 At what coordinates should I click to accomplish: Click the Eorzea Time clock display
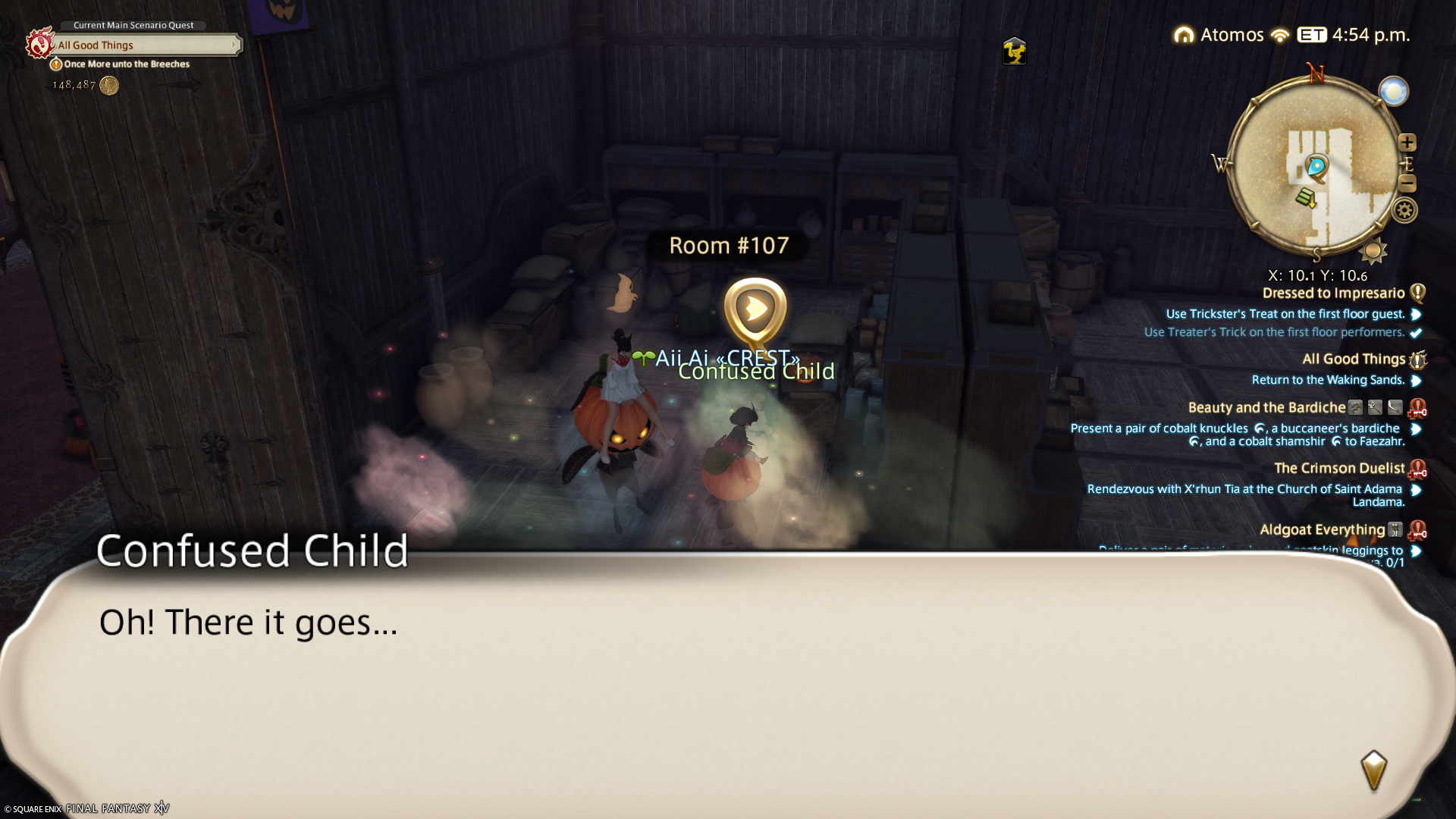click(x=1354, y=35)
